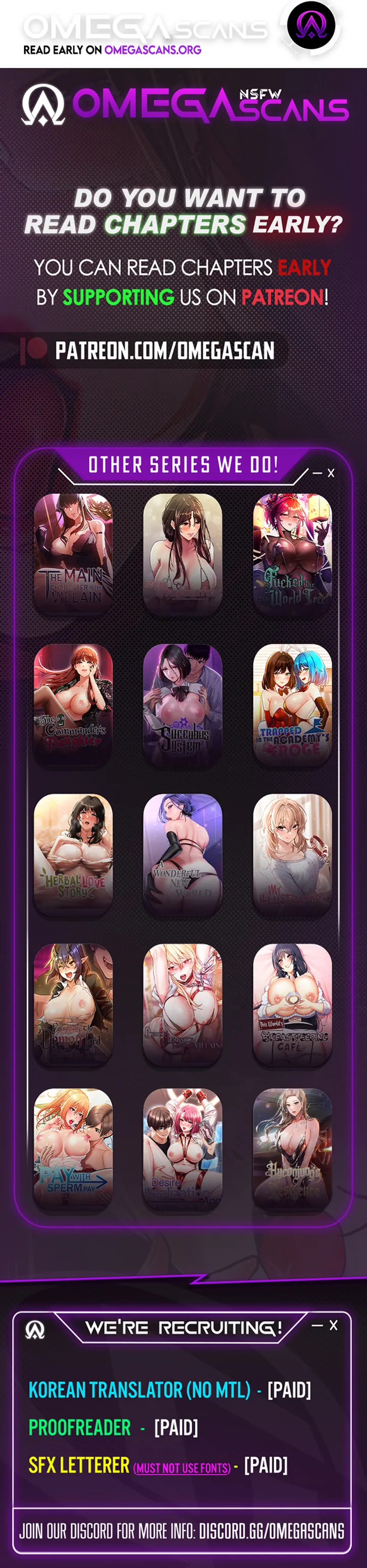Open the Succubus System series cover

click(182, 704)
